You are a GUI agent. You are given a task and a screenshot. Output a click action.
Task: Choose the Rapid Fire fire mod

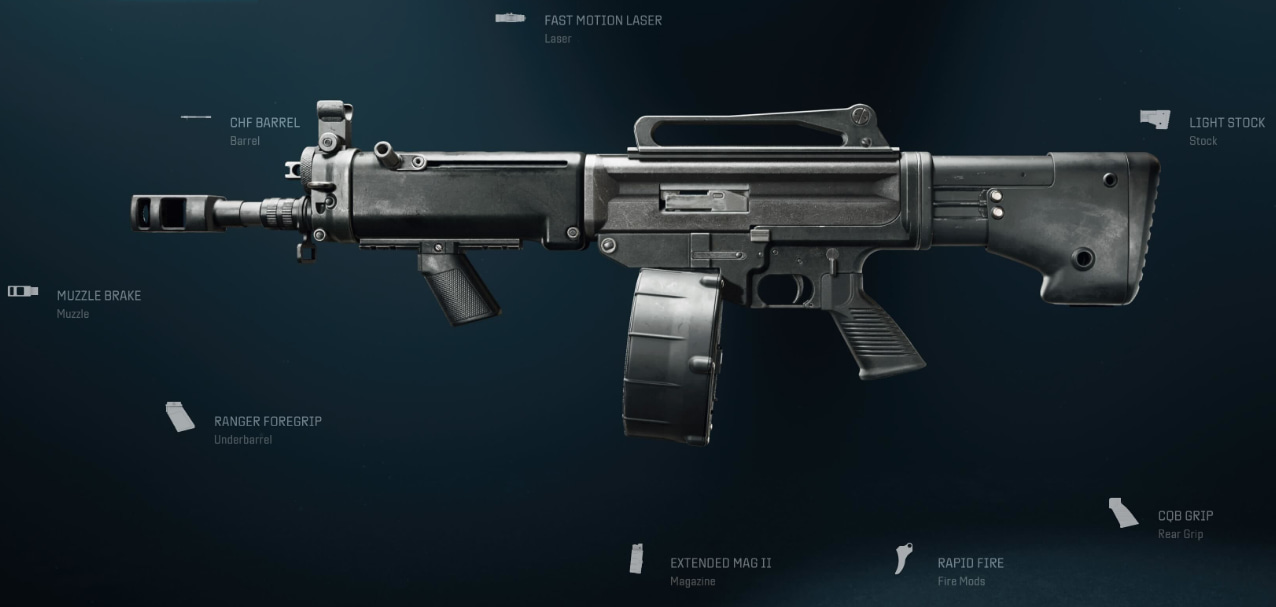970,563
